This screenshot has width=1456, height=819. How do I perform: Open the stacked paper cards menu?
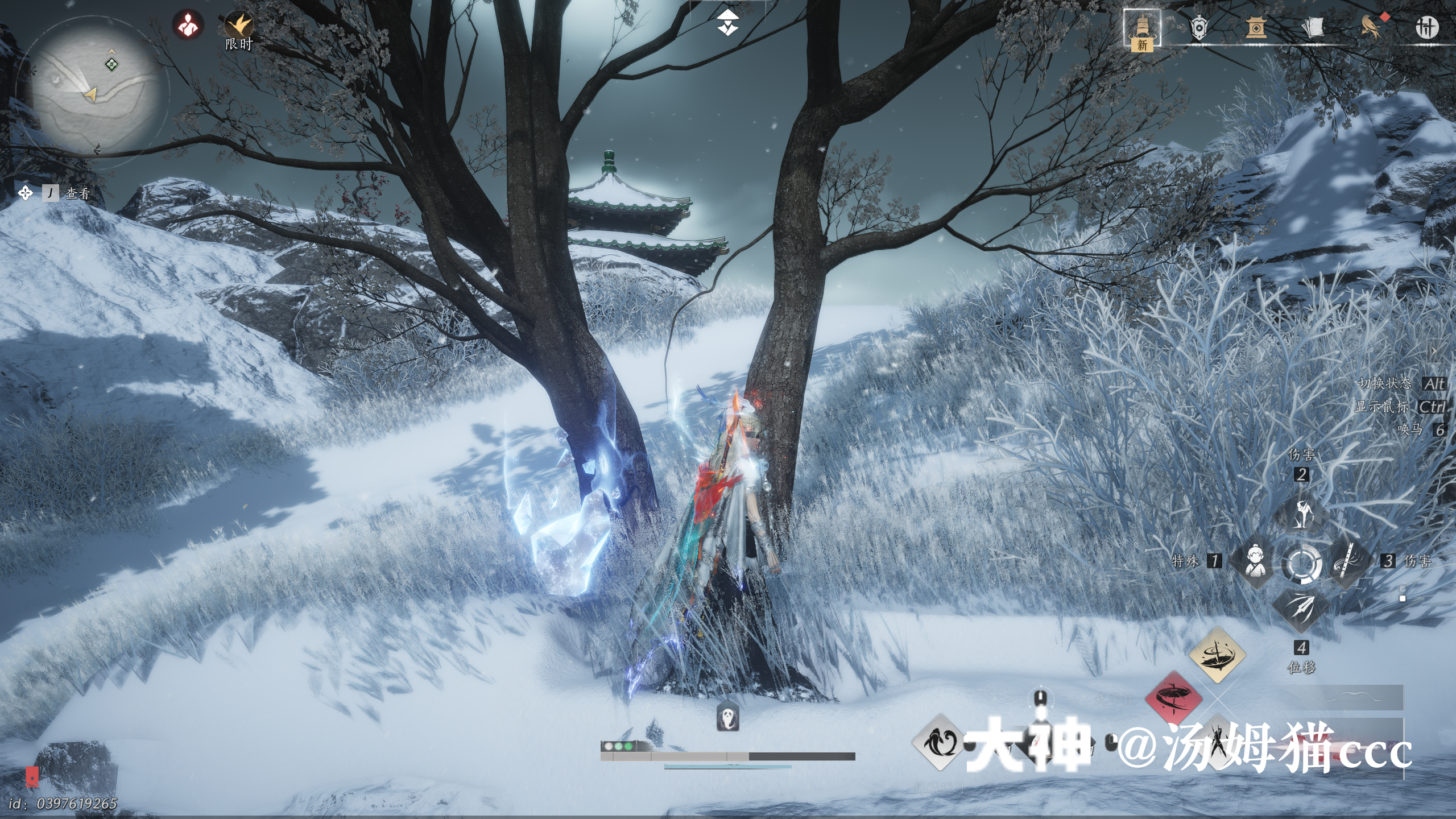click(x=1313, y=27)
